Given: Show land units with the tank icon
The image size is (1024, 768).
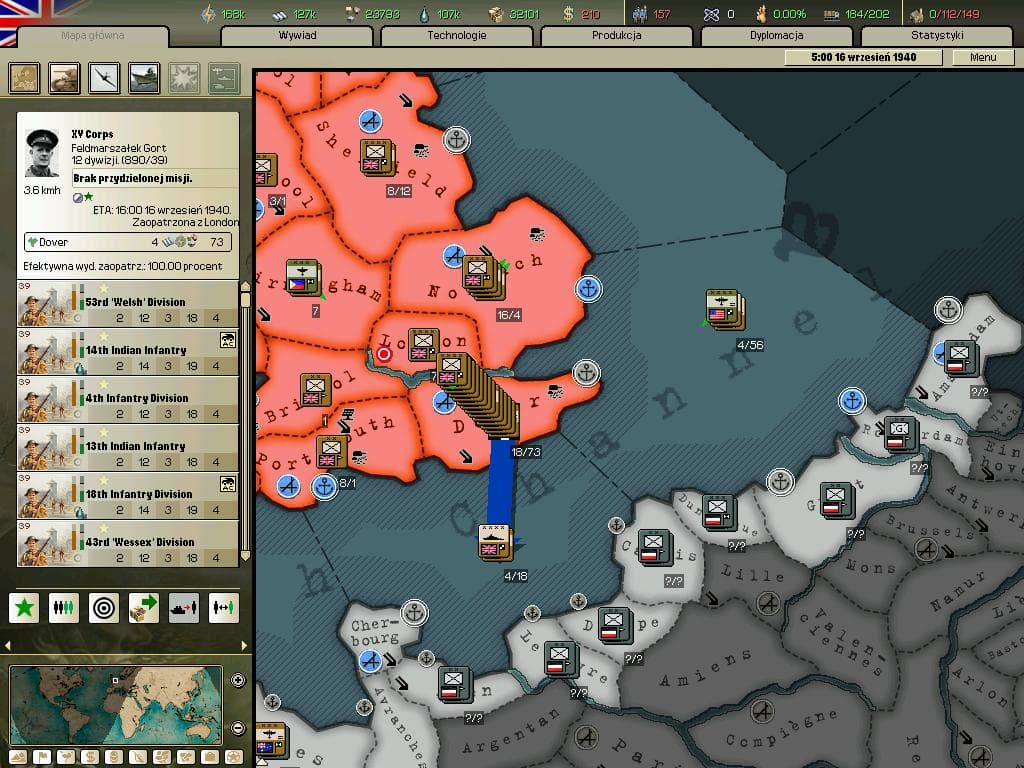Looking at the screenshot, I should coord(65,78).
